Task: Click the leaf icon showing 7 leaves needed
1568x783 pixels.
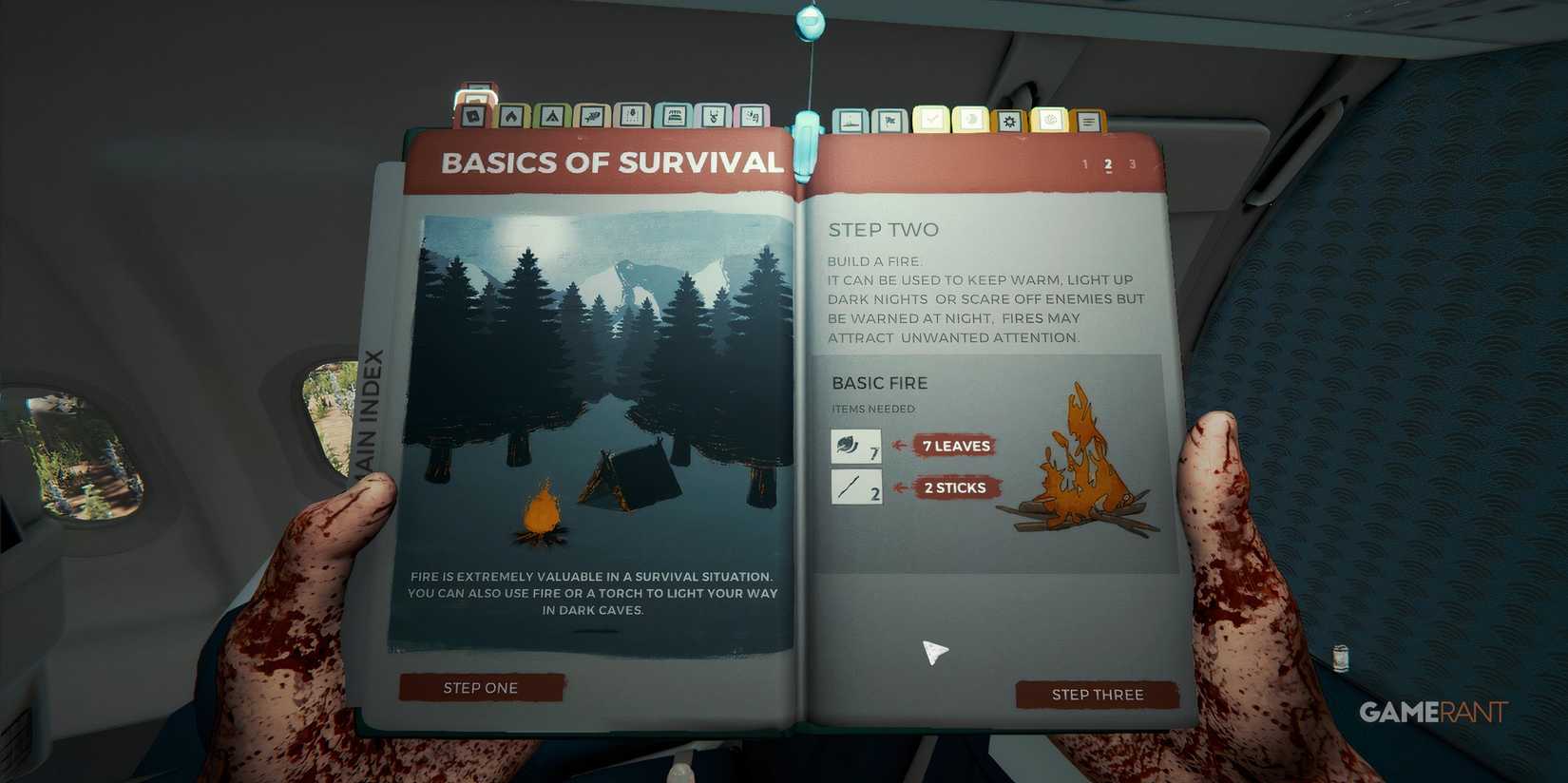Action: point(853,446)
